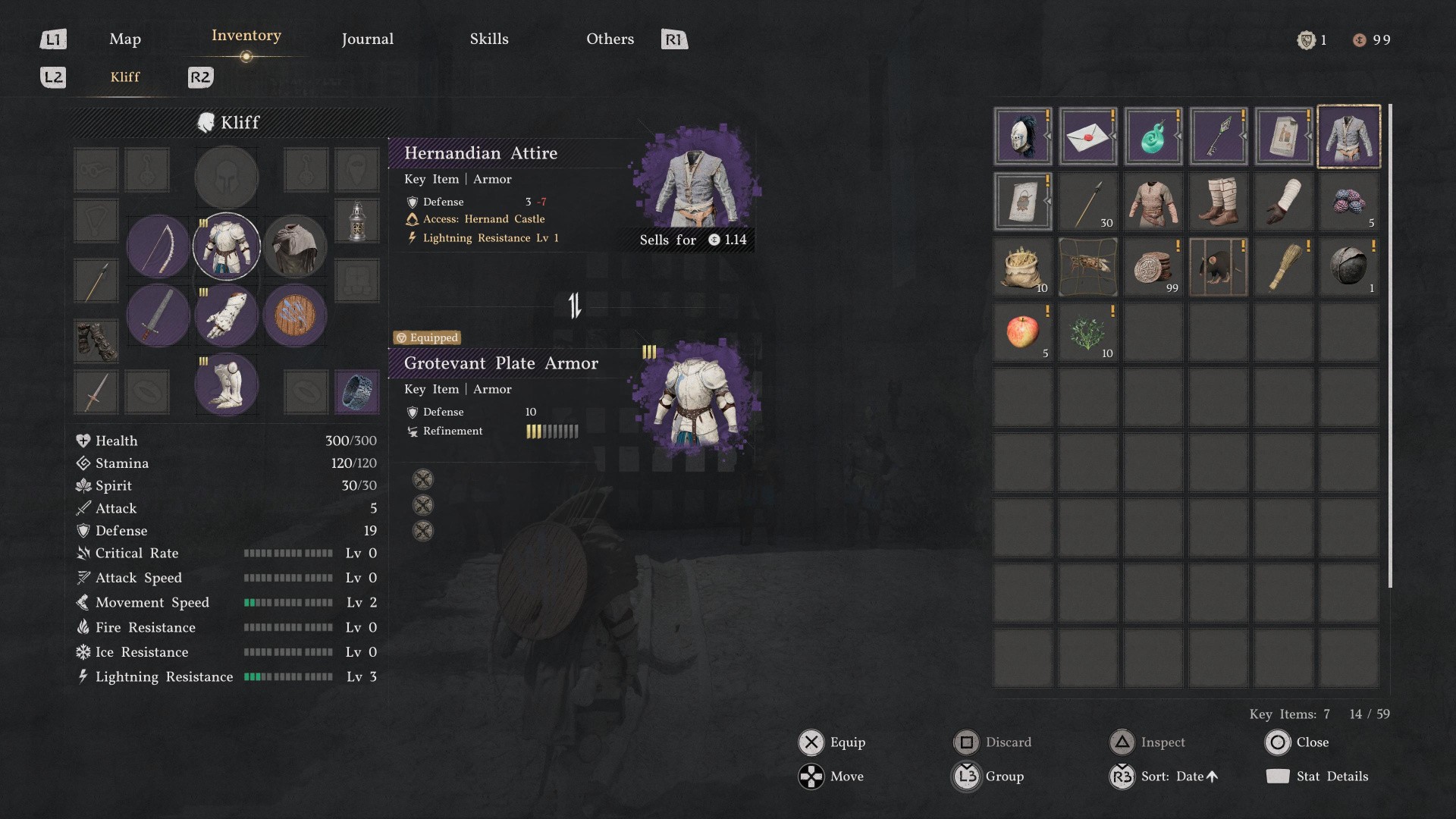Choose the leather boots inventory slot
The image size is (1456, 819).
click(x=1218, y=202)
